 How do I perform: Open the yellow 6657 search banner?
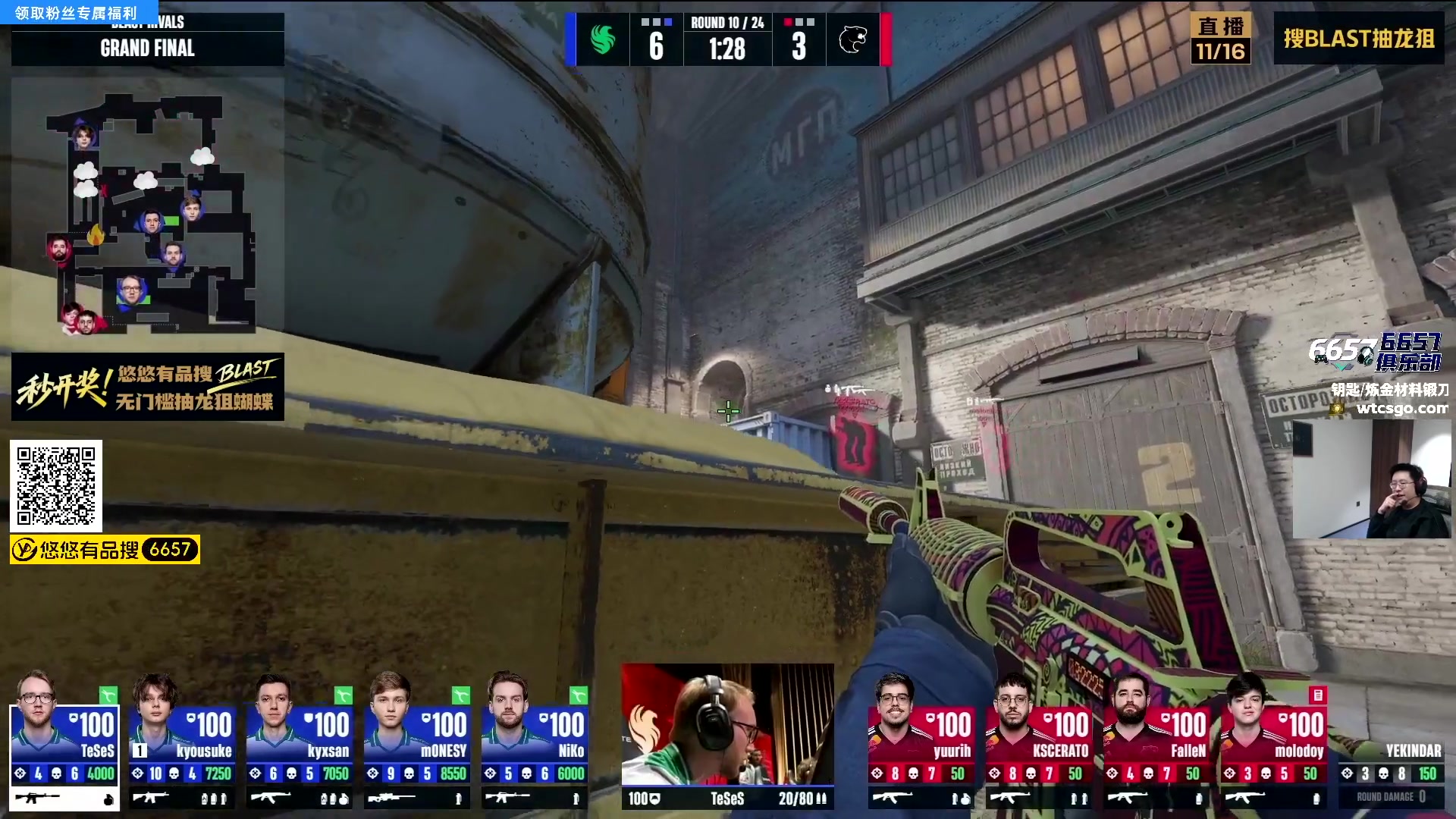105,549
